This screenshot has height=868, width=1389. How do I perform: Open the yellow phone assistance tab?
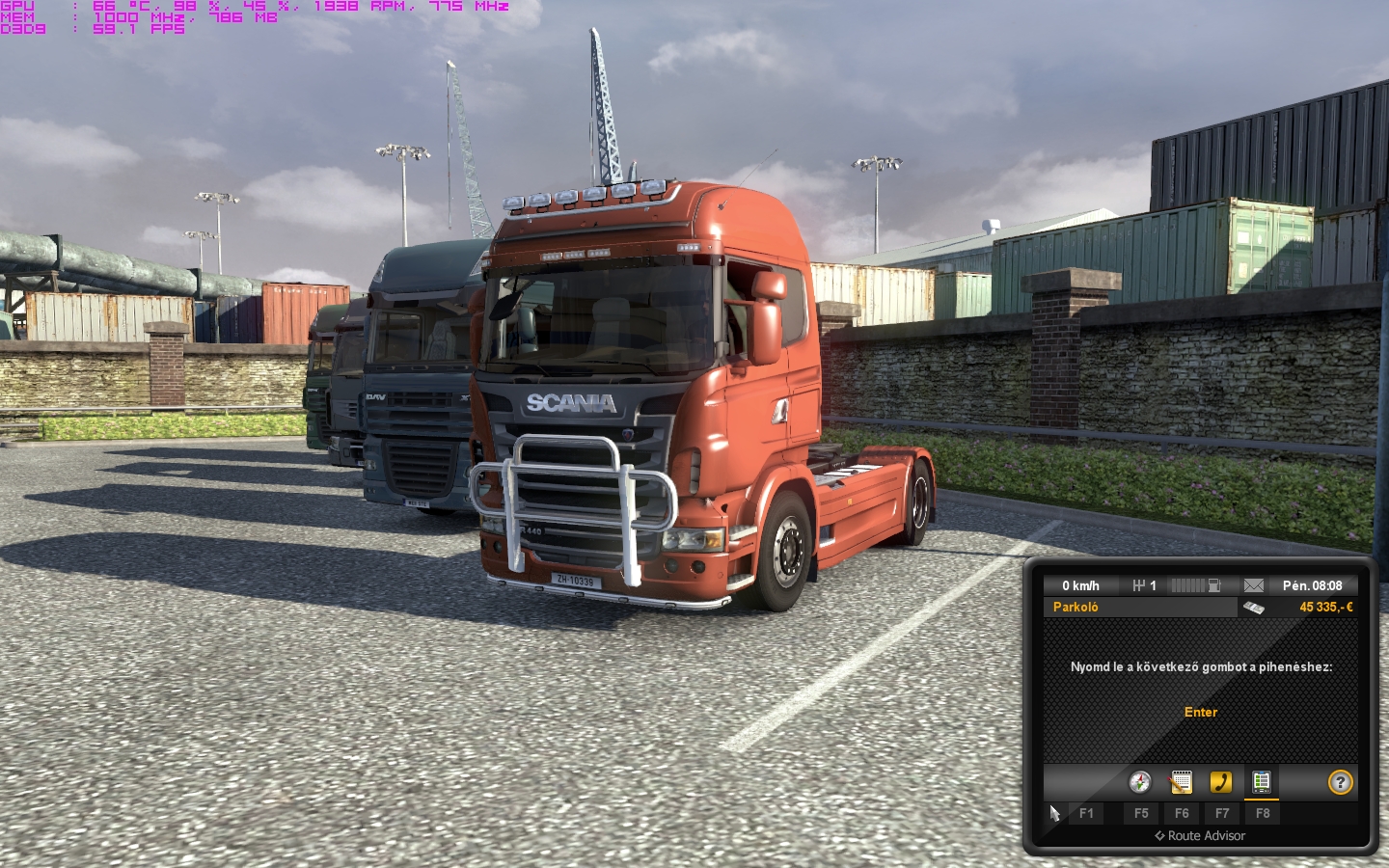(1221, 782)
